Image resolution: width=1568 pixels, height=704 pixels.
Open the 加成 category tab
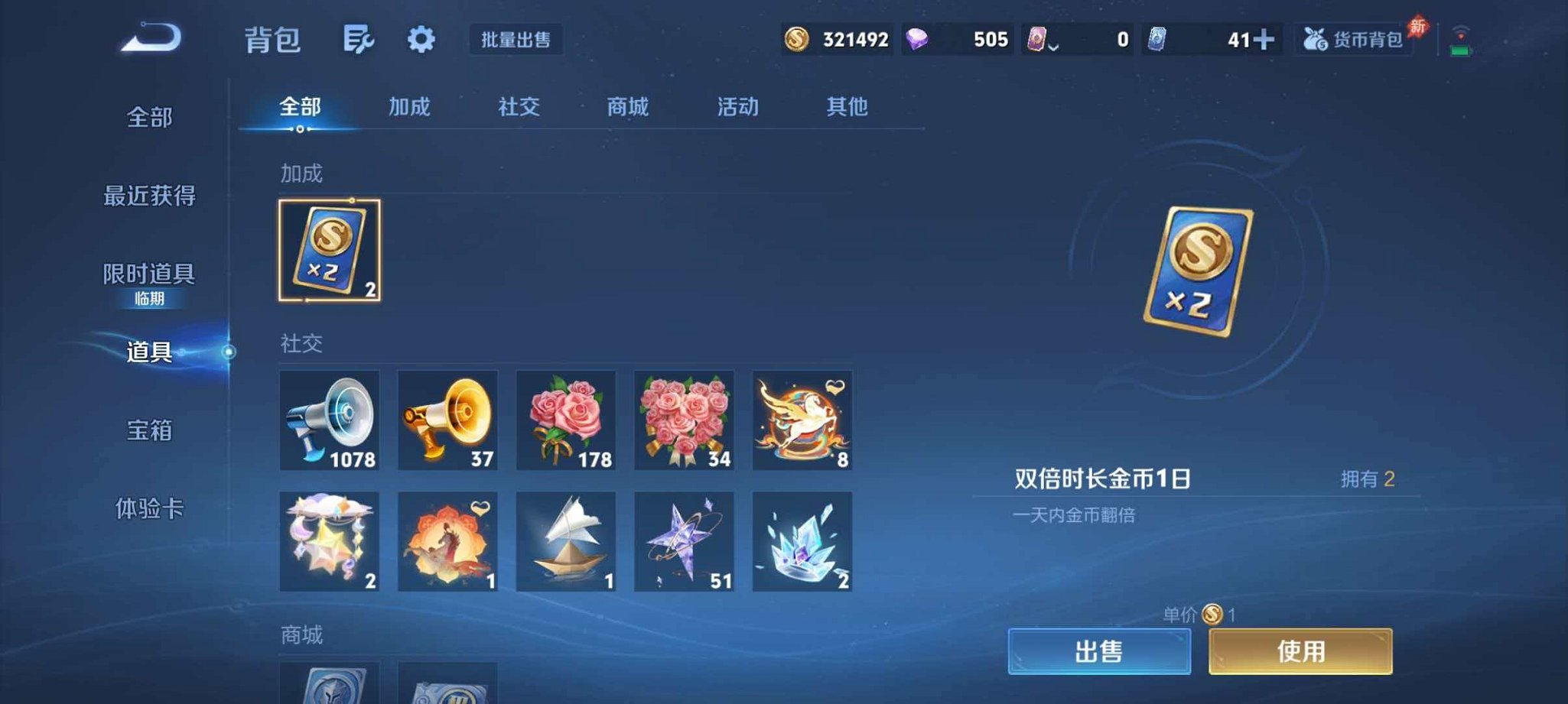[x=409, y=107]
